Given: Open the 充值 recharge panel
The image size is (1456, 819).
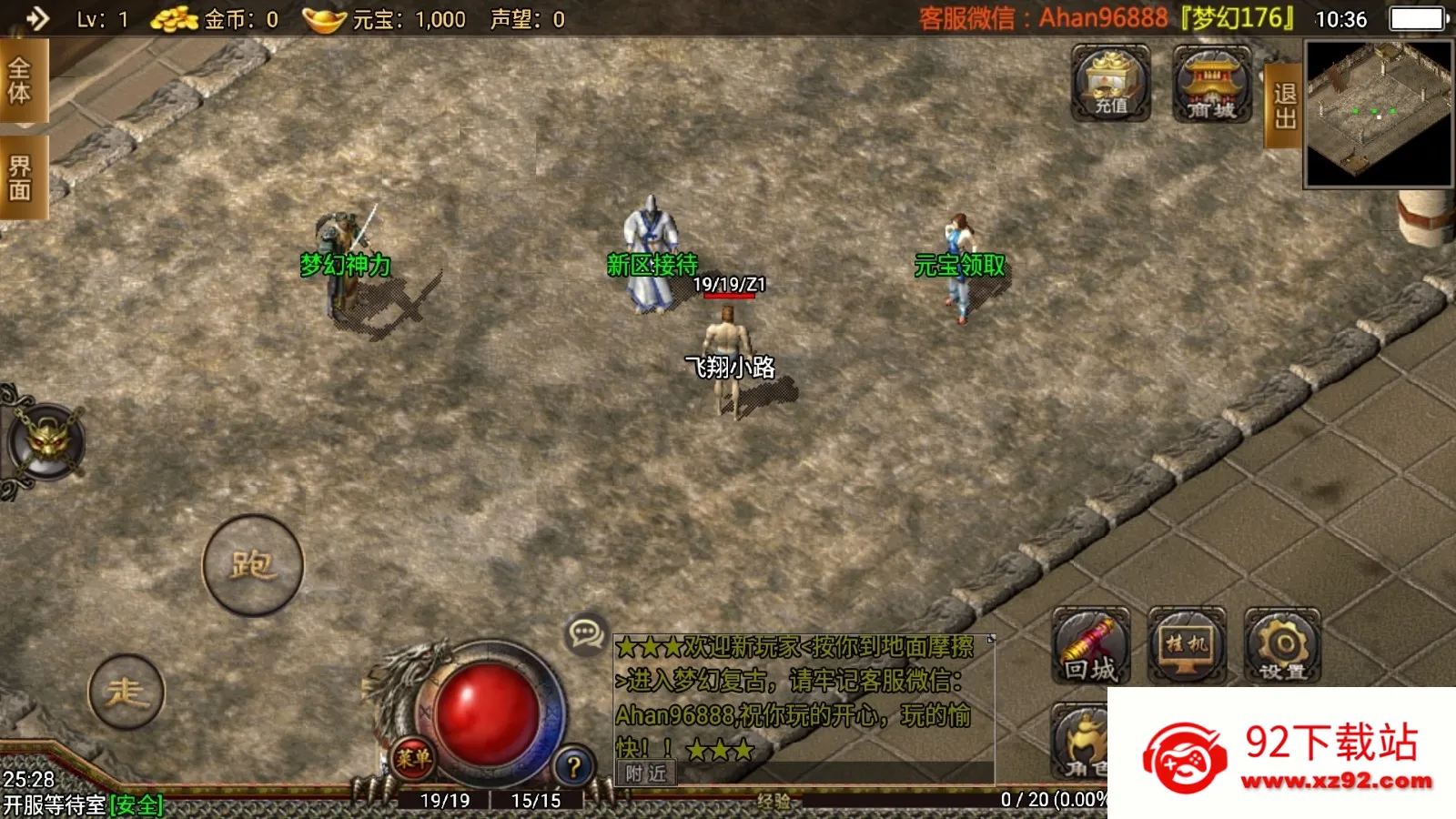Looking at the screenshot, I should (x=1111, y=85).
